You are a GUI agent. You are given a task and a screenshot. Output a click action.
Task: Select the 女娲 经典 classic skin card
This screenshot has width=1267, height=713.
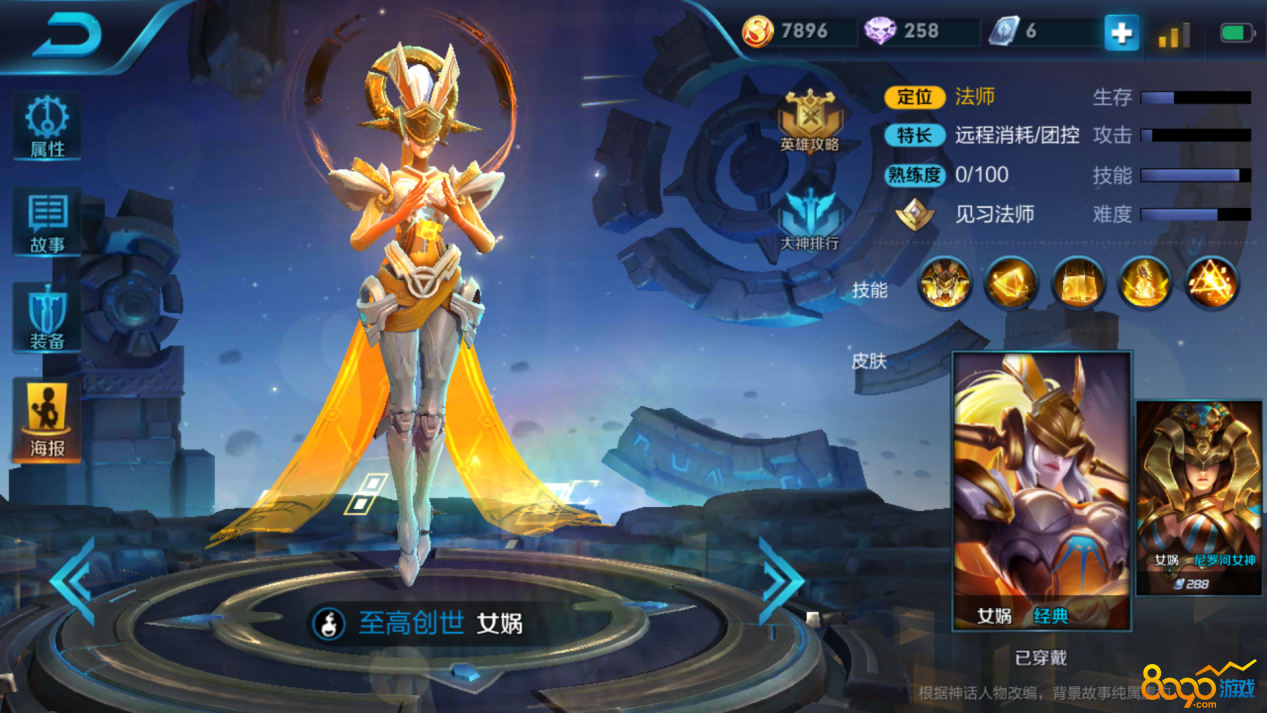1041,490
